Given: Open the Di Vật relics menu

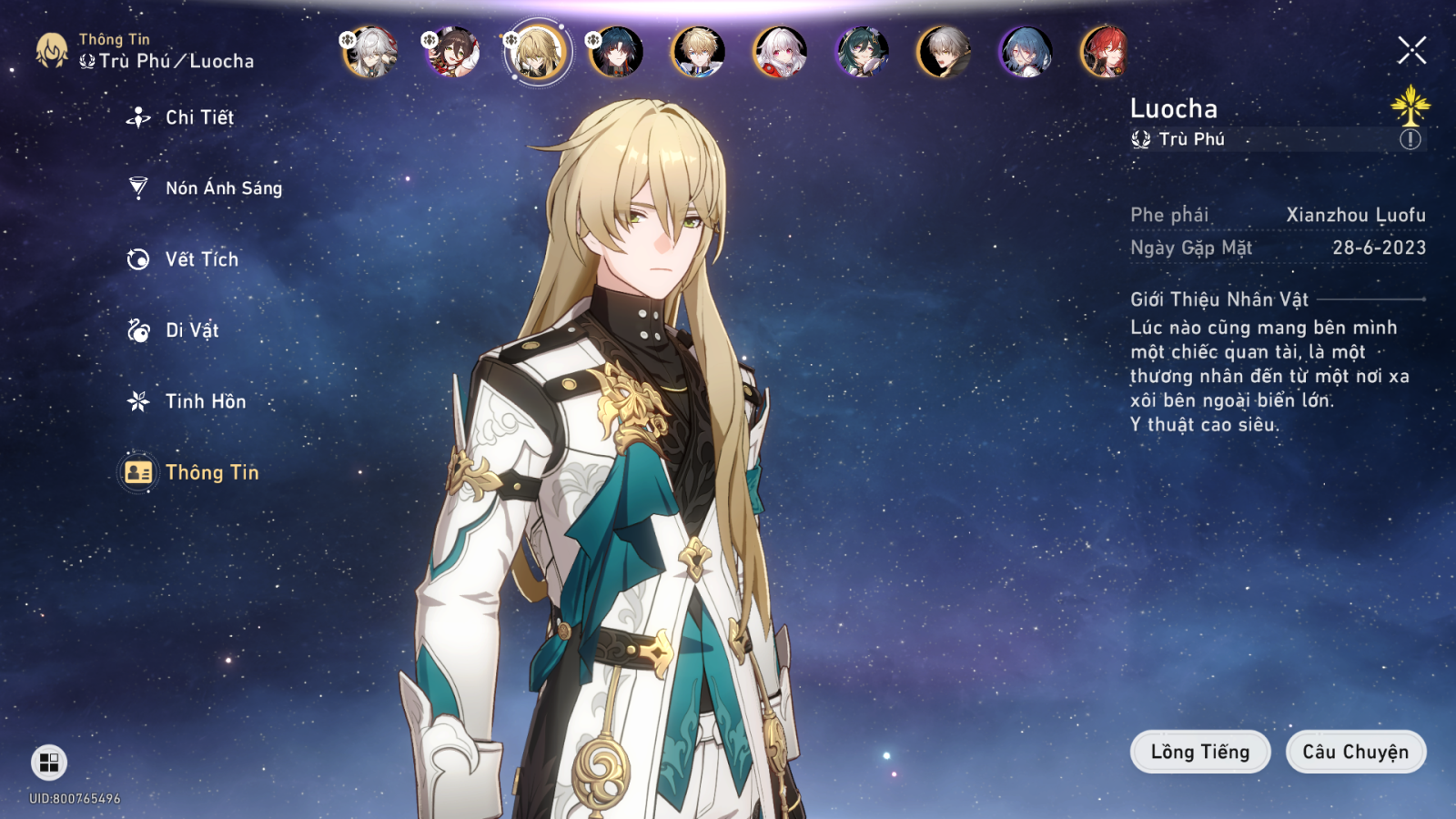Looking at the screenshot, I should point(191,330).
